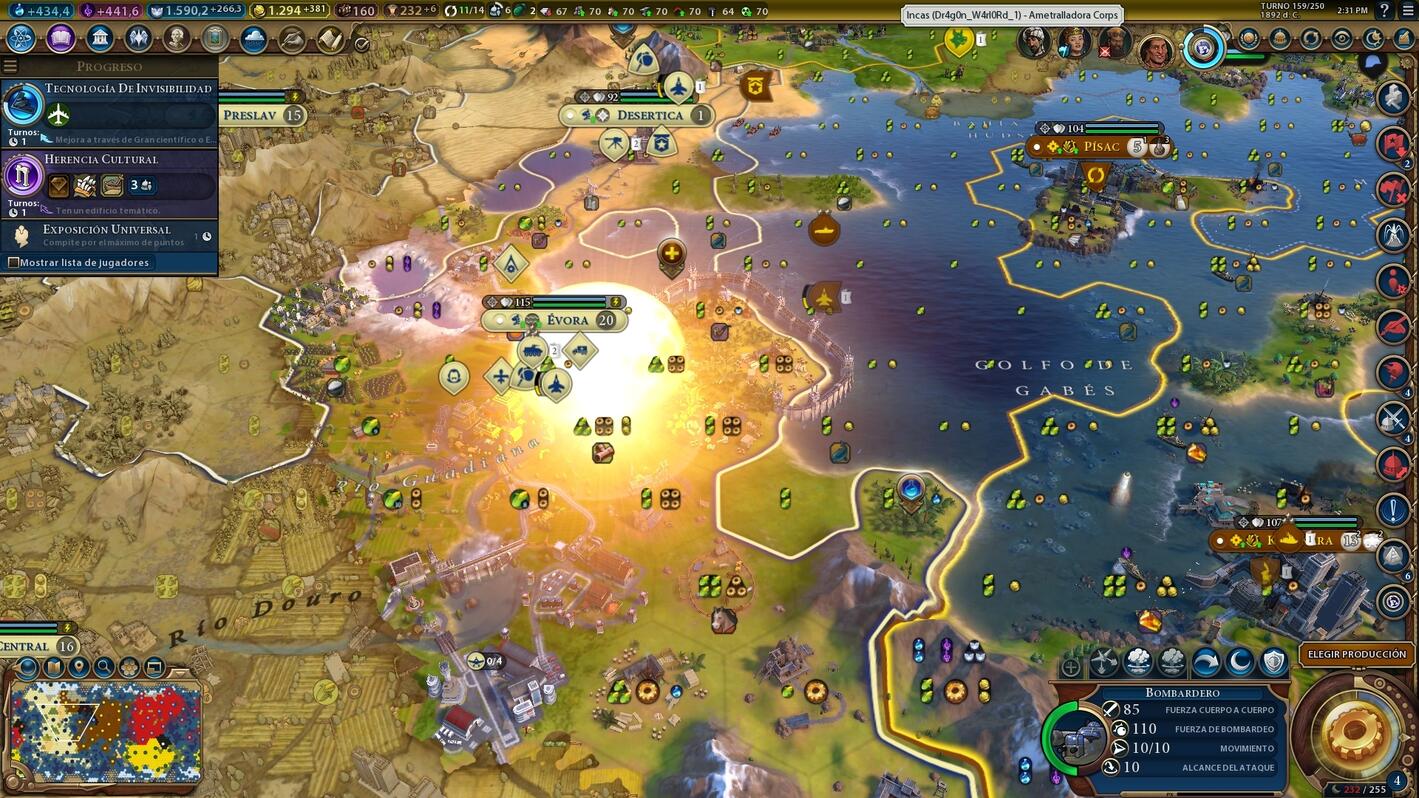Redeploy the Bombardero using the curved arrow
1419x798 pixels.
point(1205,660)
